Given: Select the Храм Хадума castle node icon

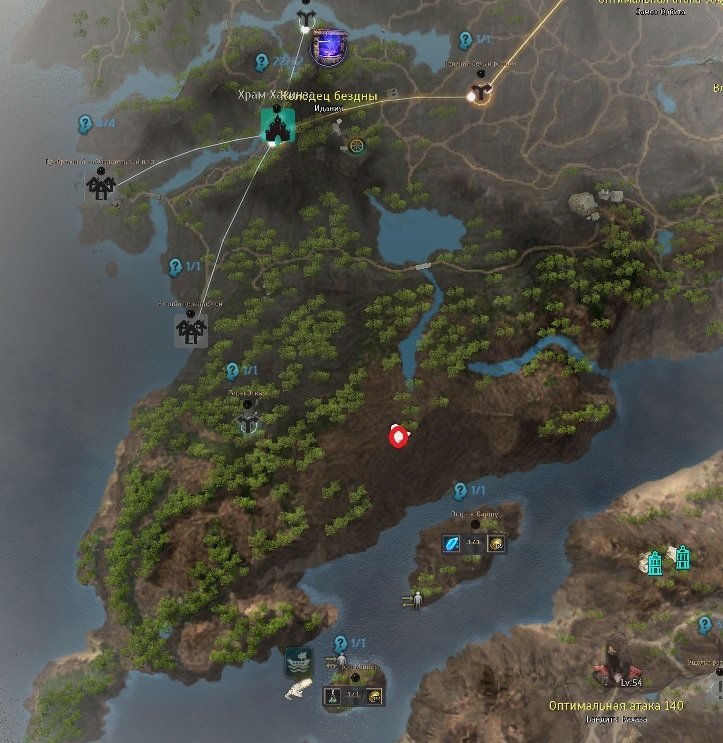Looking at the screenshot, I should click(x=276, y=124).
